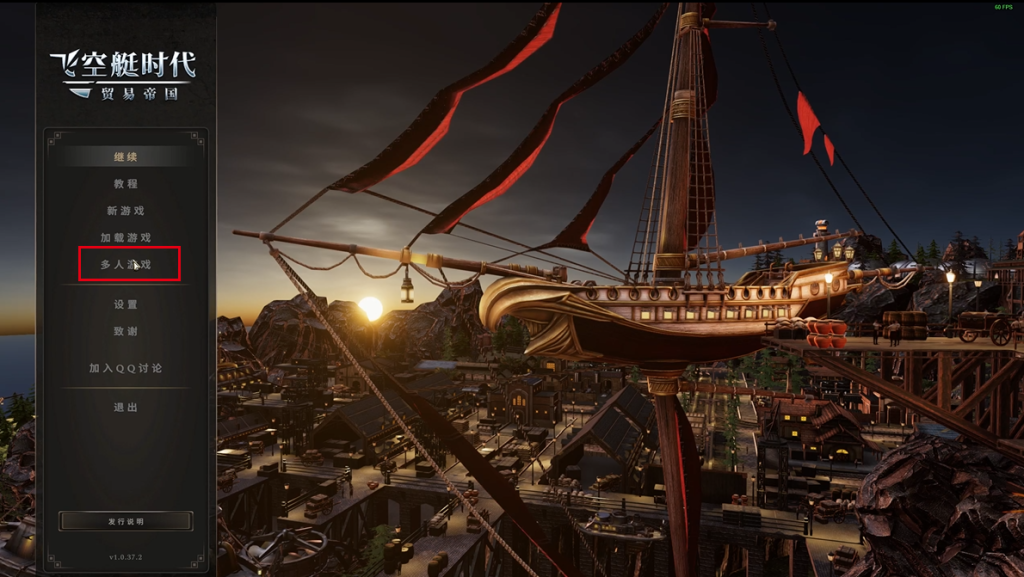Start a 新游戏 new game

pyautogui.click(x=126, y=211)
